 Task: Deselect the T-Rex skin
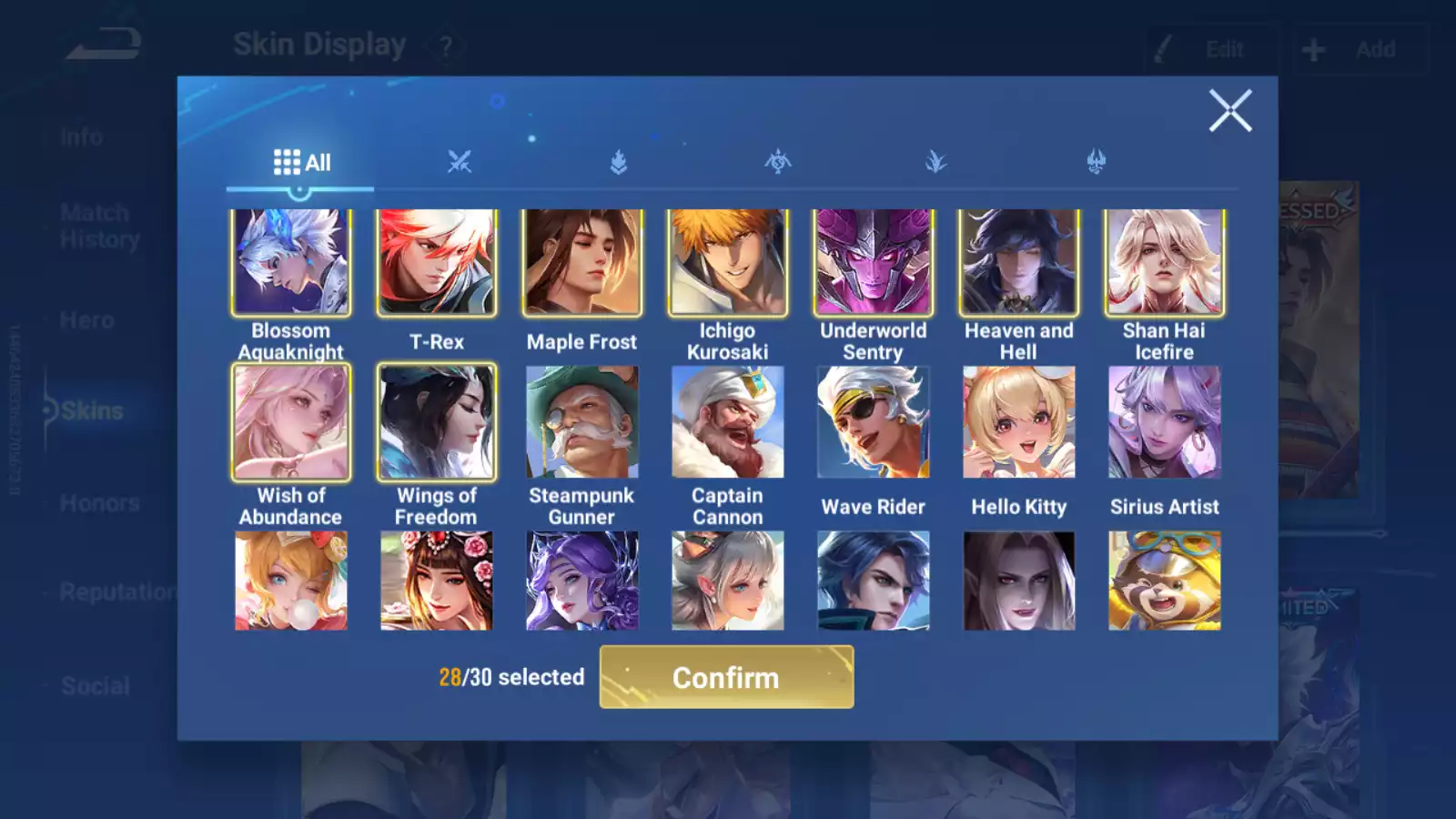(437, 262)
